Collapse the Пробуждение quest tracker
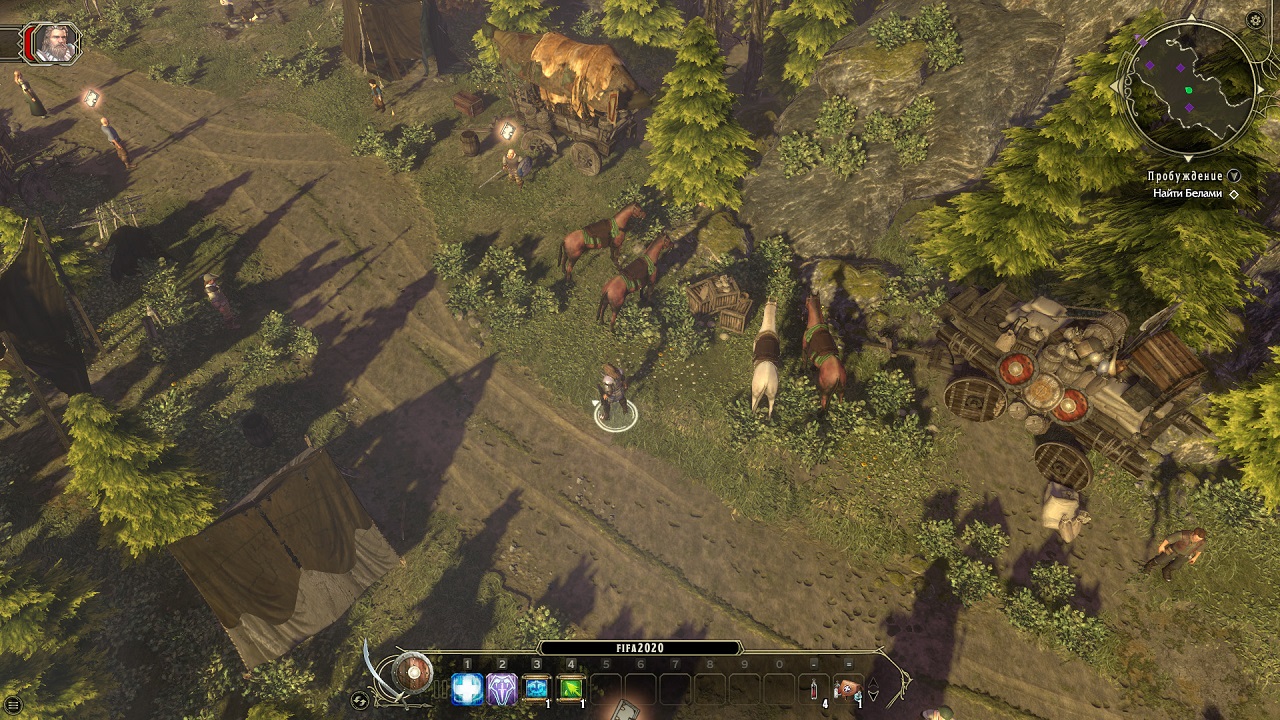The image size is (1280, 720). pyautogui.click(x=1234, y=176)
